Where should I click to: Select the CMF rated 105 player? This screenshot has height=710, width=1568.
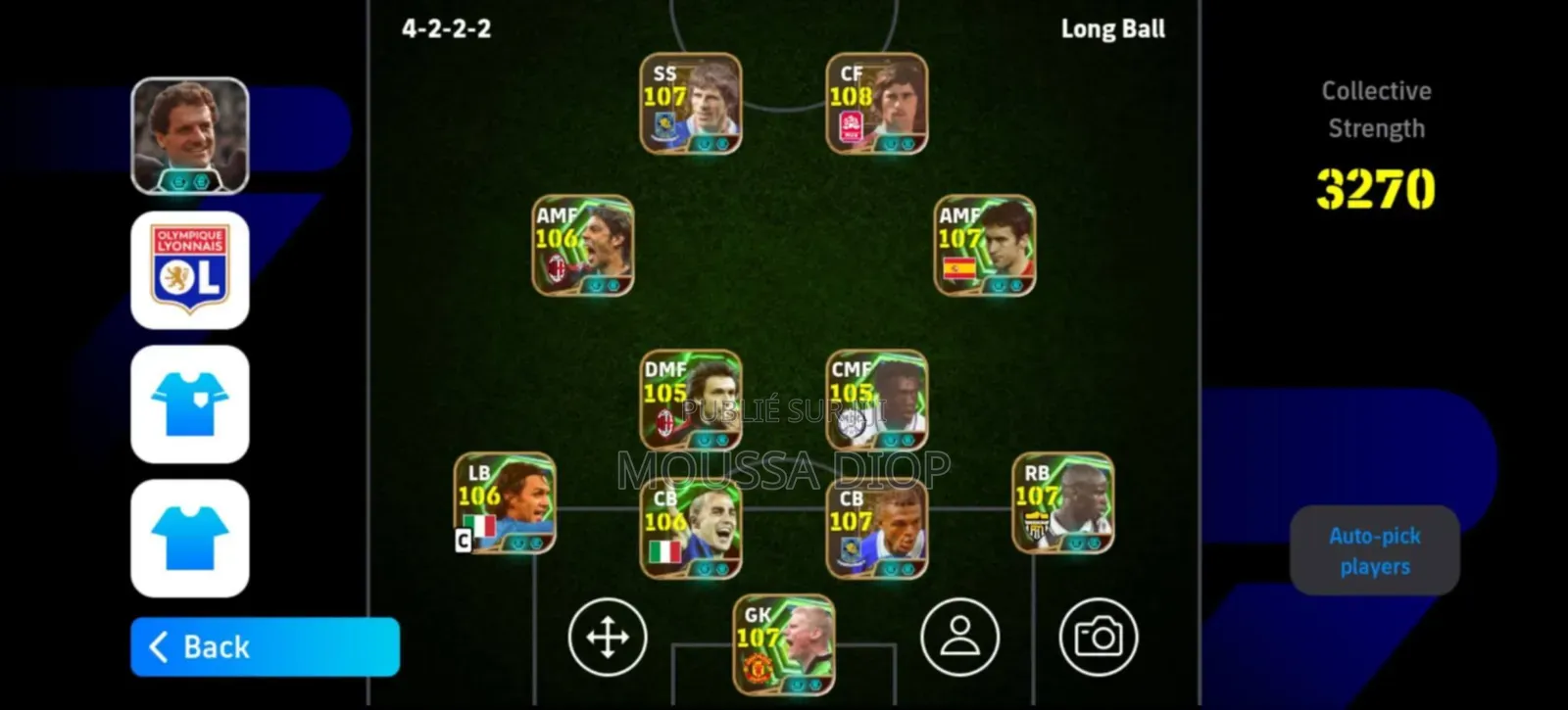click(x=877, y=400)
